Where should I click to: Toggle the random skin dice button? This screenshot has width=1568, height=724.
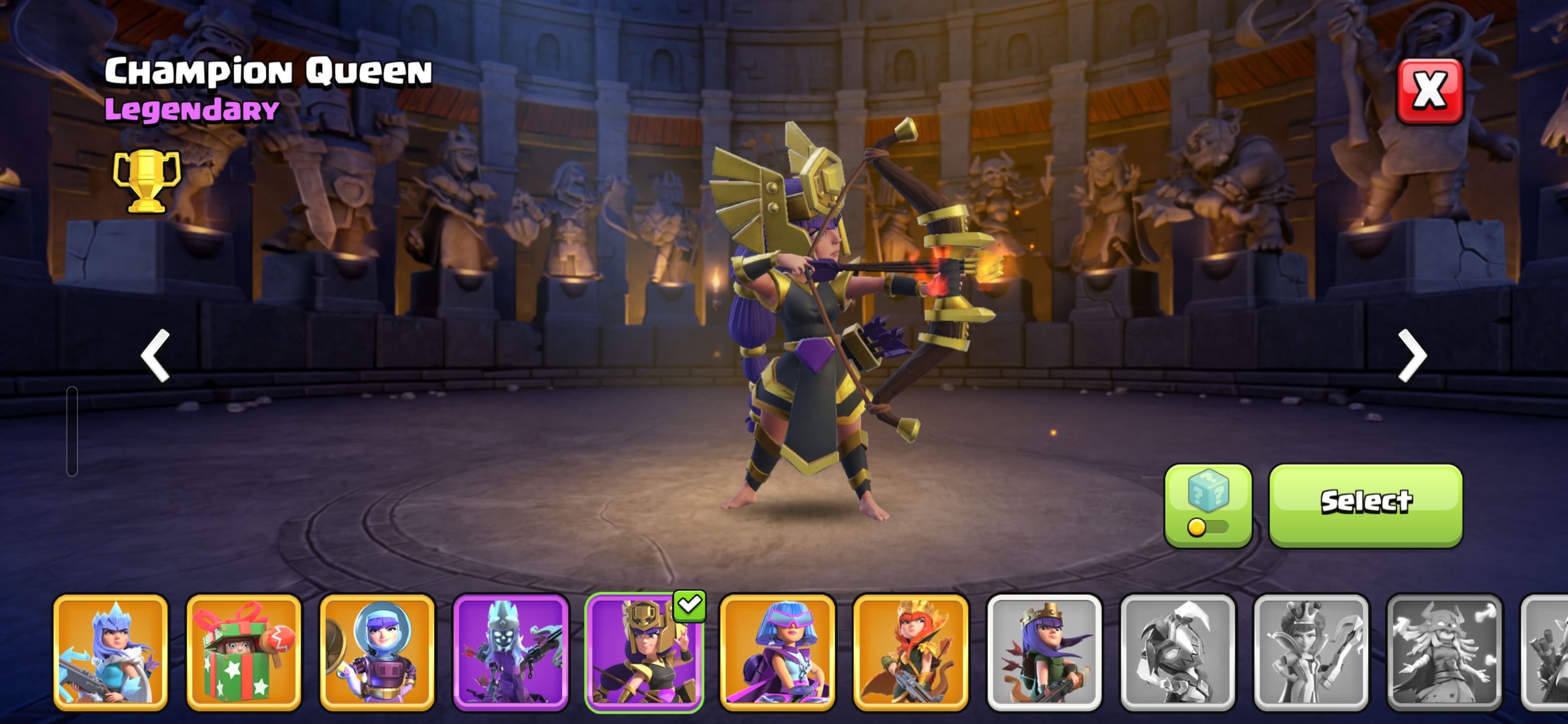pyautogui.click(x=1208, y=505)
